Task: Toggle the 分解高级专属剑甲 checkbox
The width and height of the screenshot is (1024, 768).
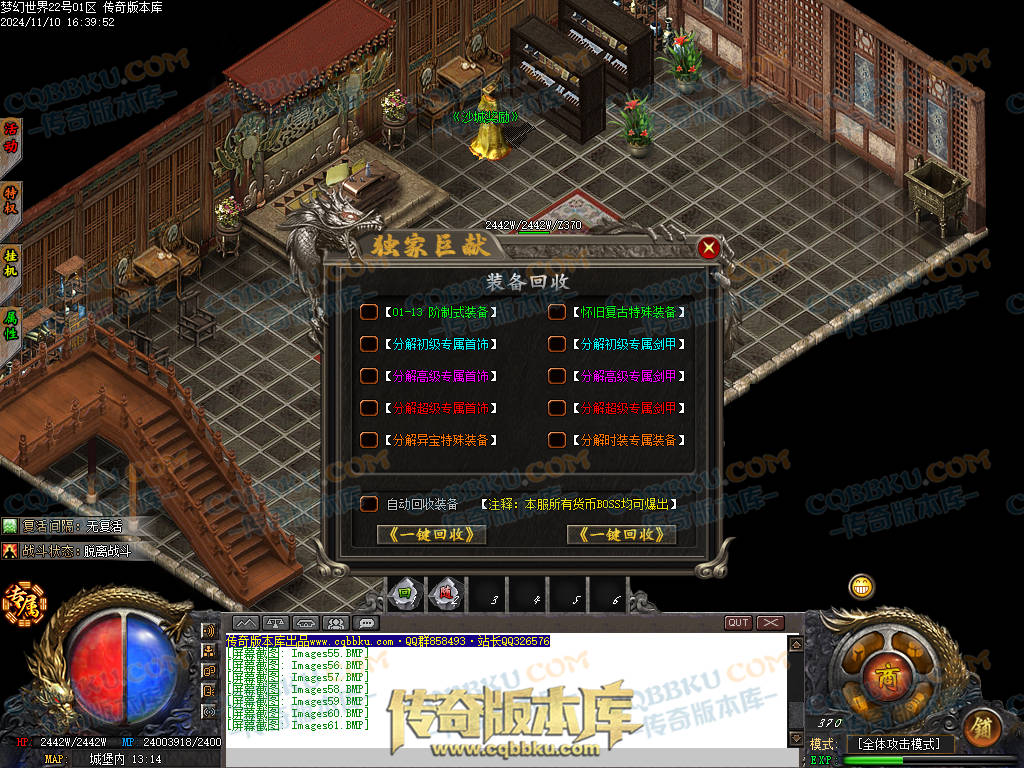Action: coord(556,376)
